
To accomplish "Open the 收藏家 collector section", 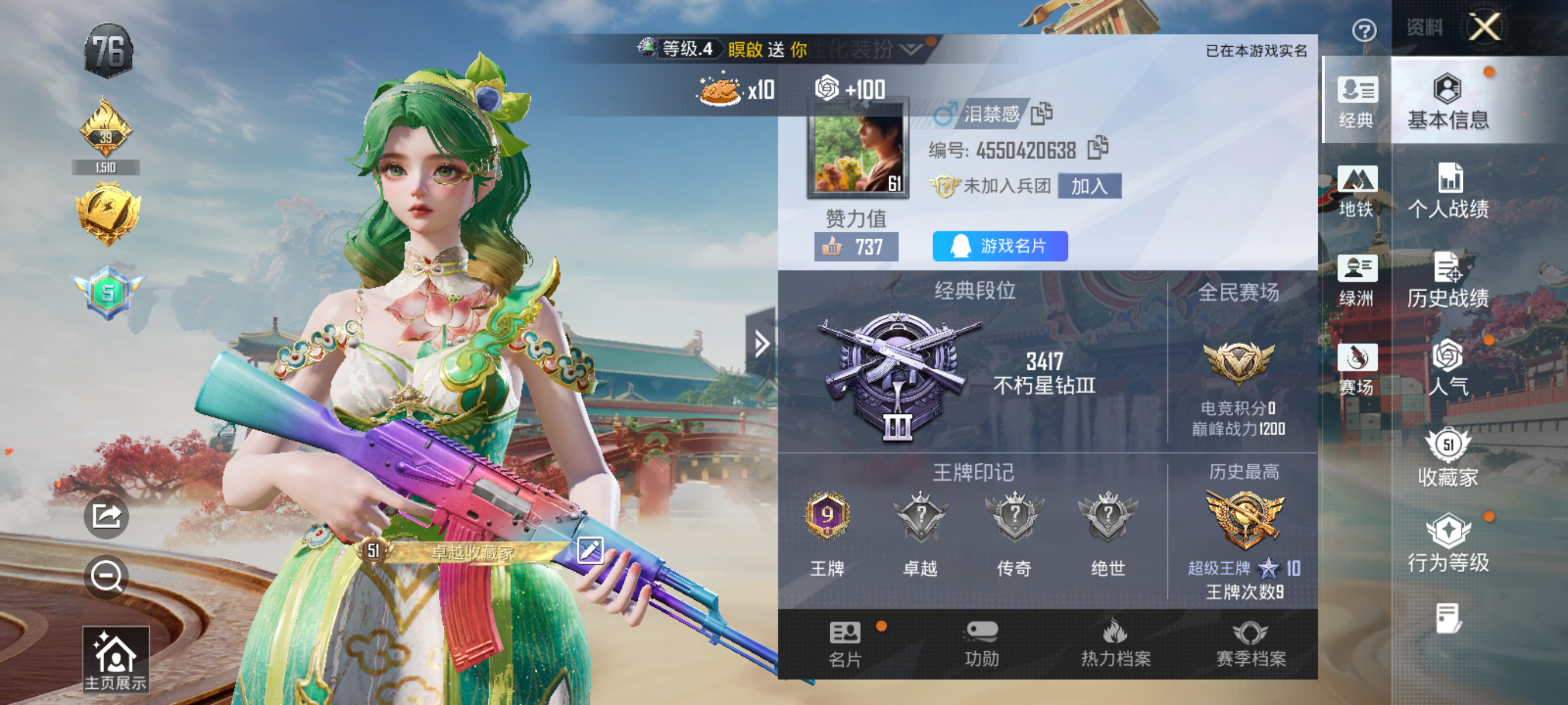I will pos(1448,458).
